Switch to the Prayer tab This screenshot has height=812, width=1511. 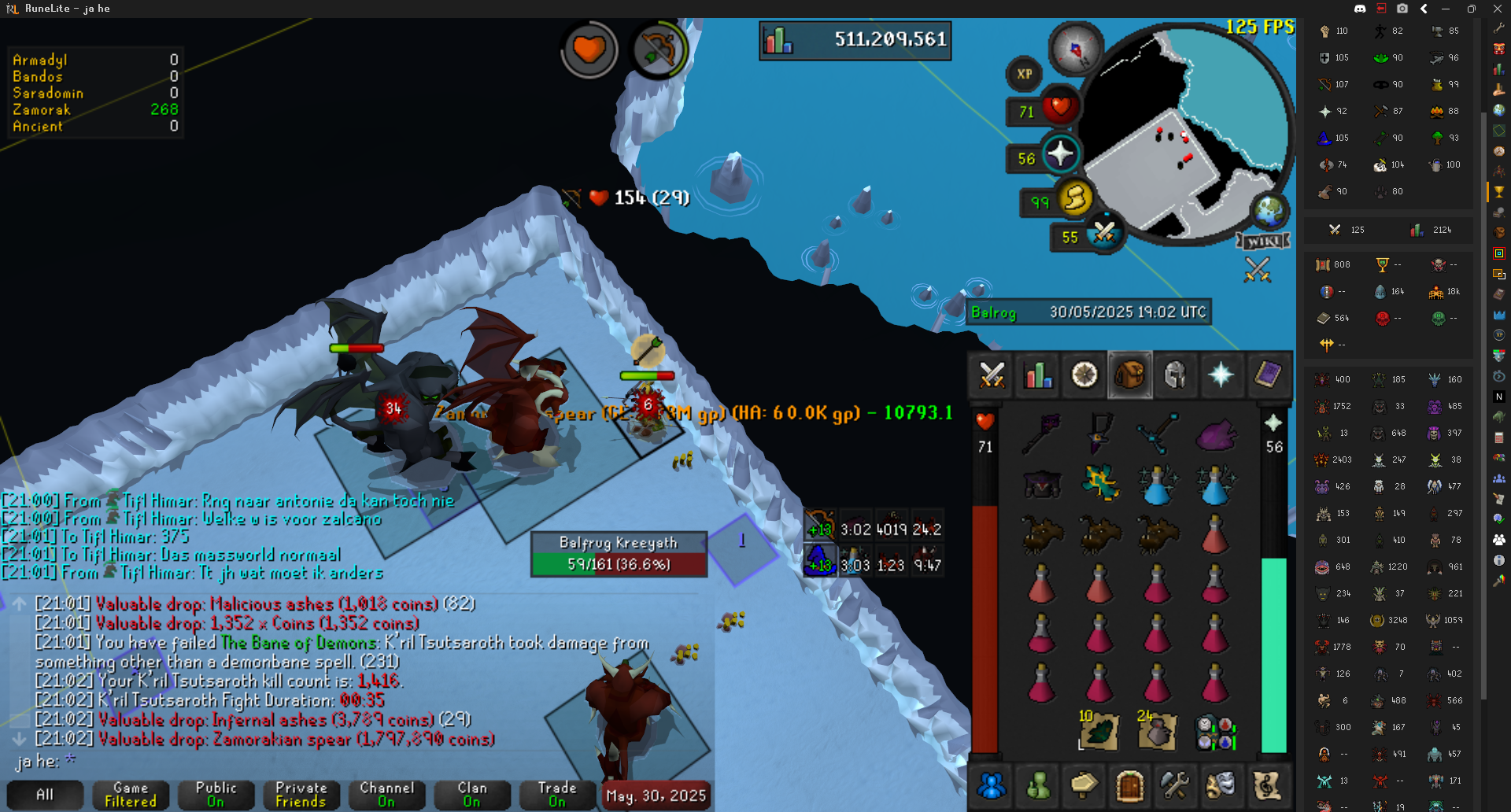point(1221,375)
